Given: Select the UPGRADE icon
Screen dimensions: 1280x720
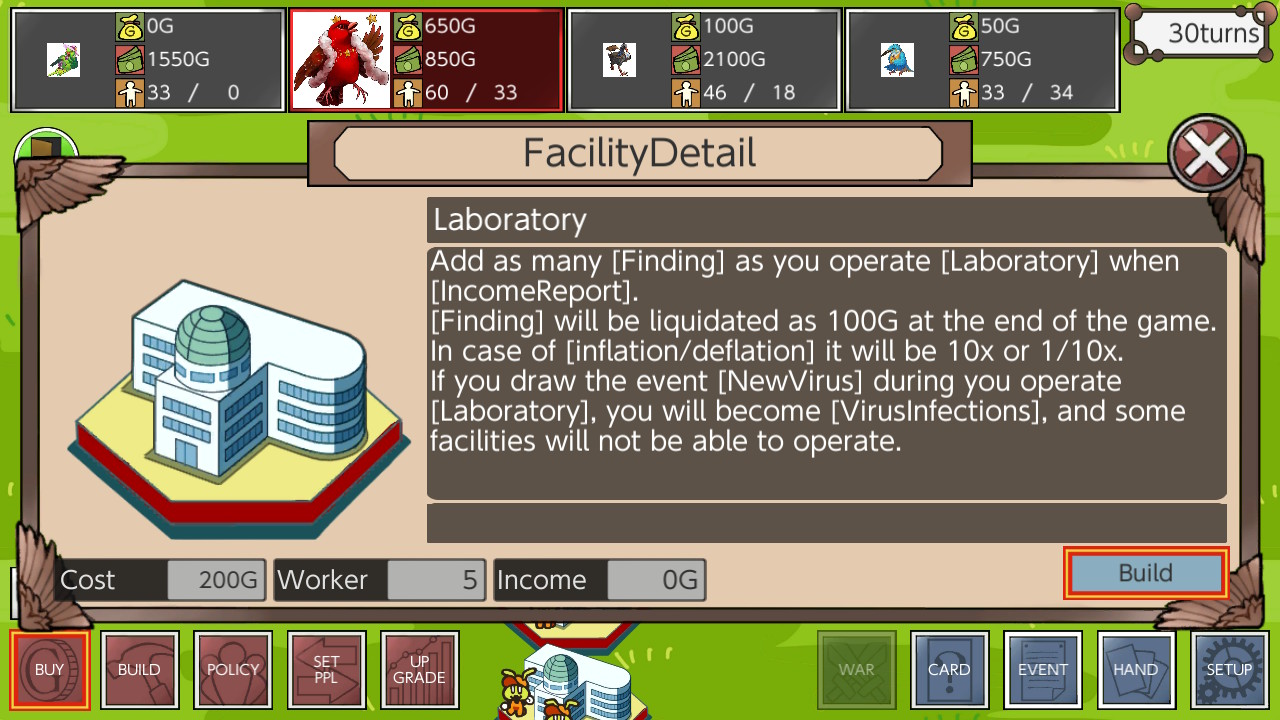Looking at the screenshot, I should [x=420, y=669].
